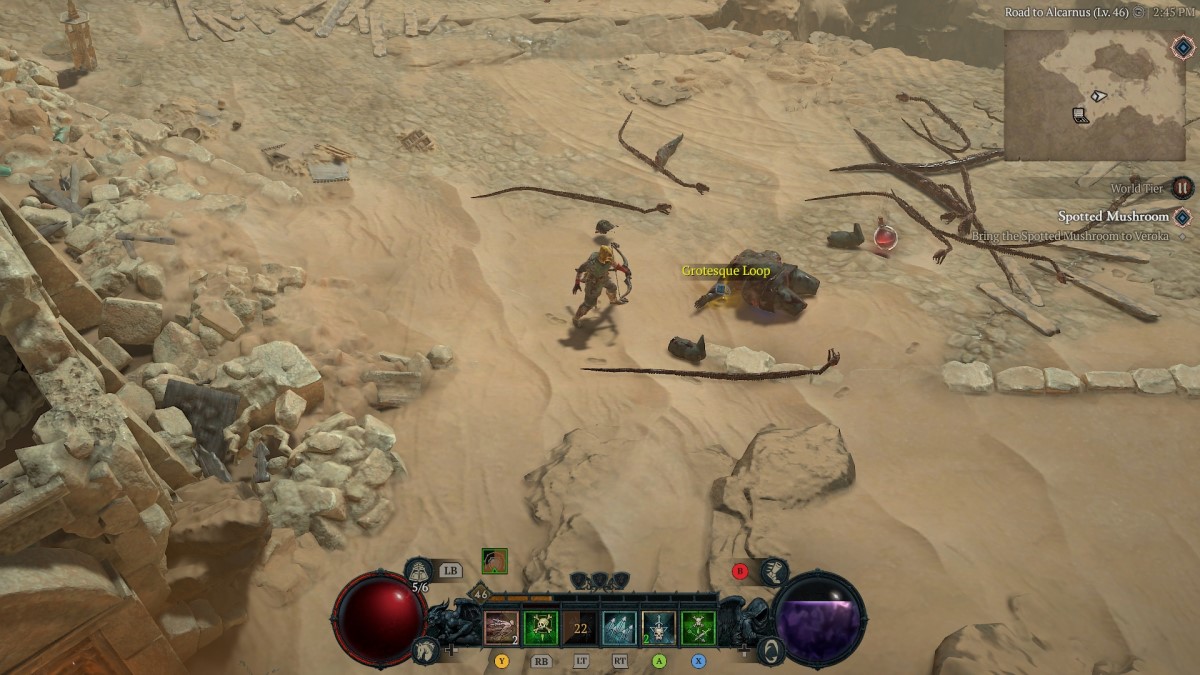Use the healing potion icon

pyautogui.click(x=420, y=572)
